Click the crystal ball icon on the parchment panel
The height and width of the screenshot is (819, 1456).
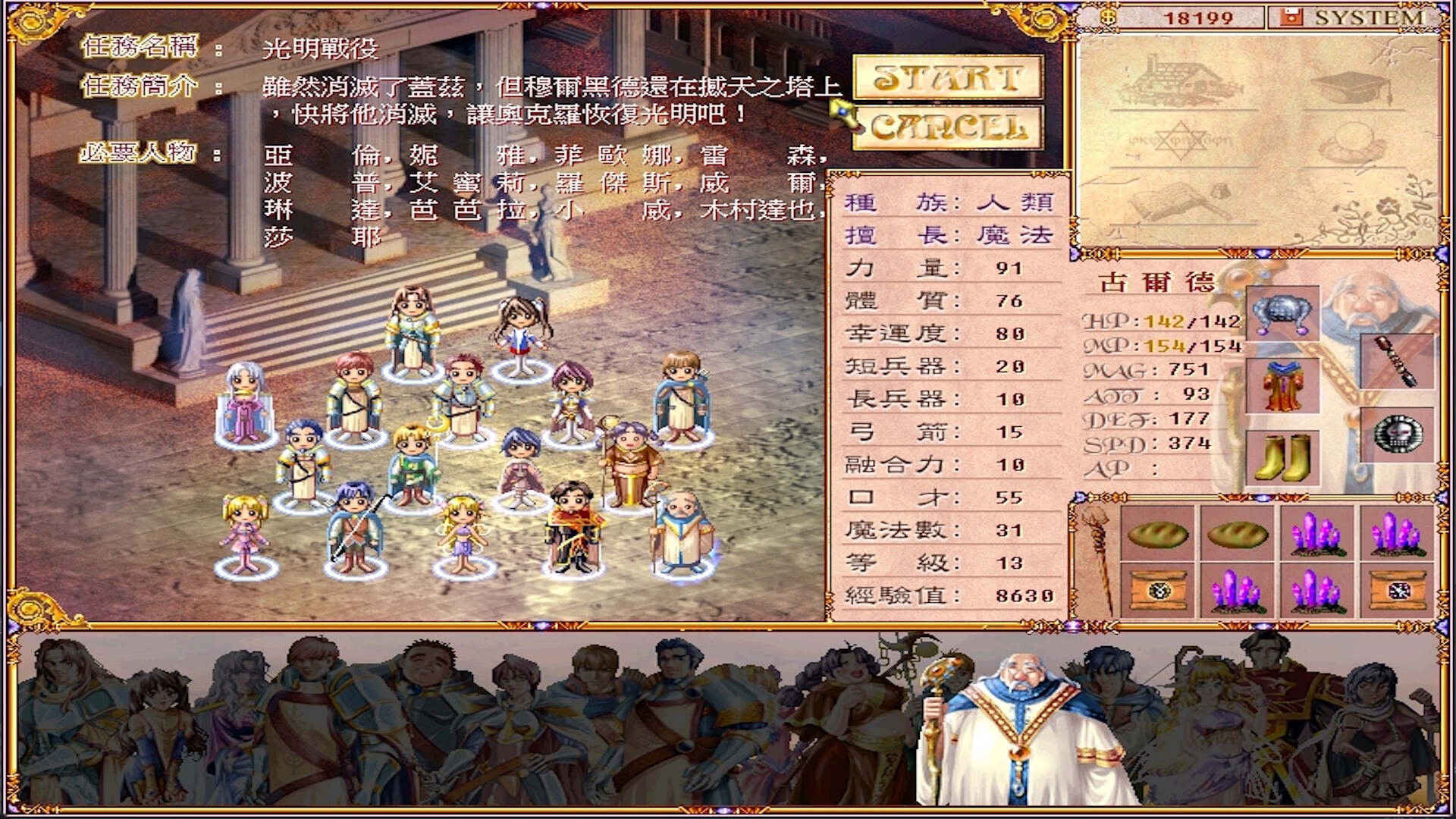click(x=1351, y=143)
